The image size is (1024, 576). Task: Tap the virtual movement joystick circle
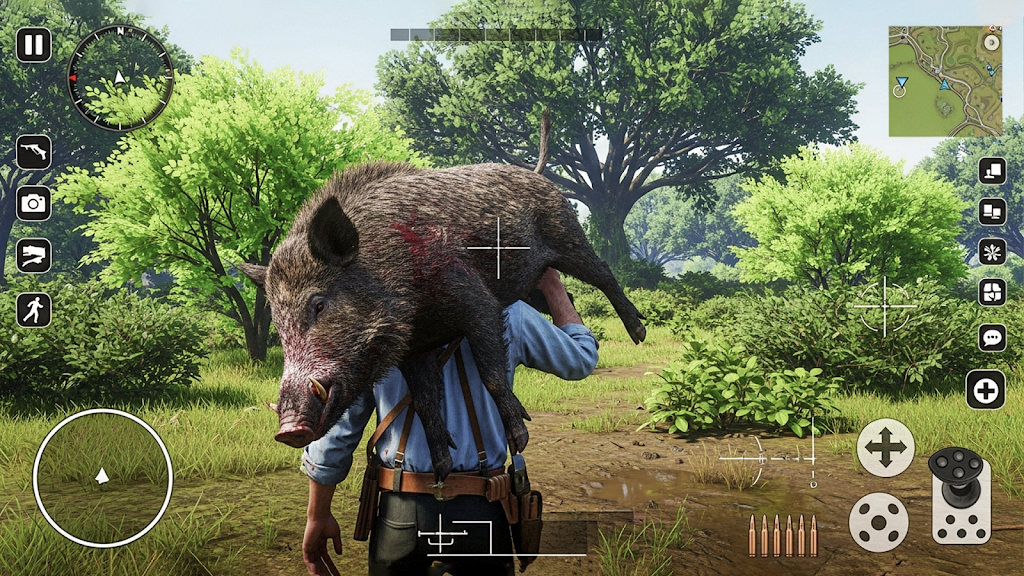(x=102, y=478)
